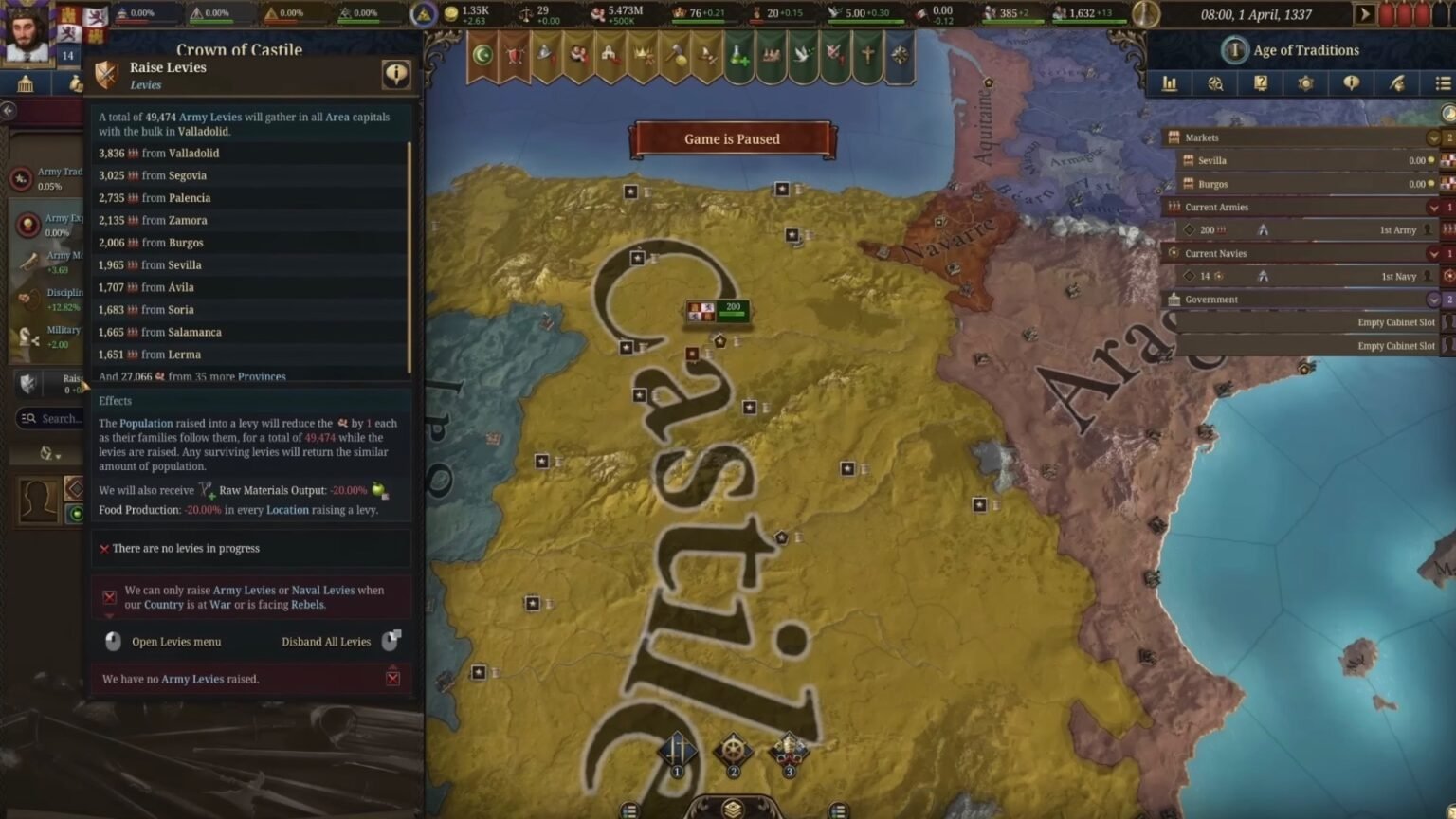
Task: Open the game settings cogwheel icon
Action: pyautogui.click(x=1305, y=83)
